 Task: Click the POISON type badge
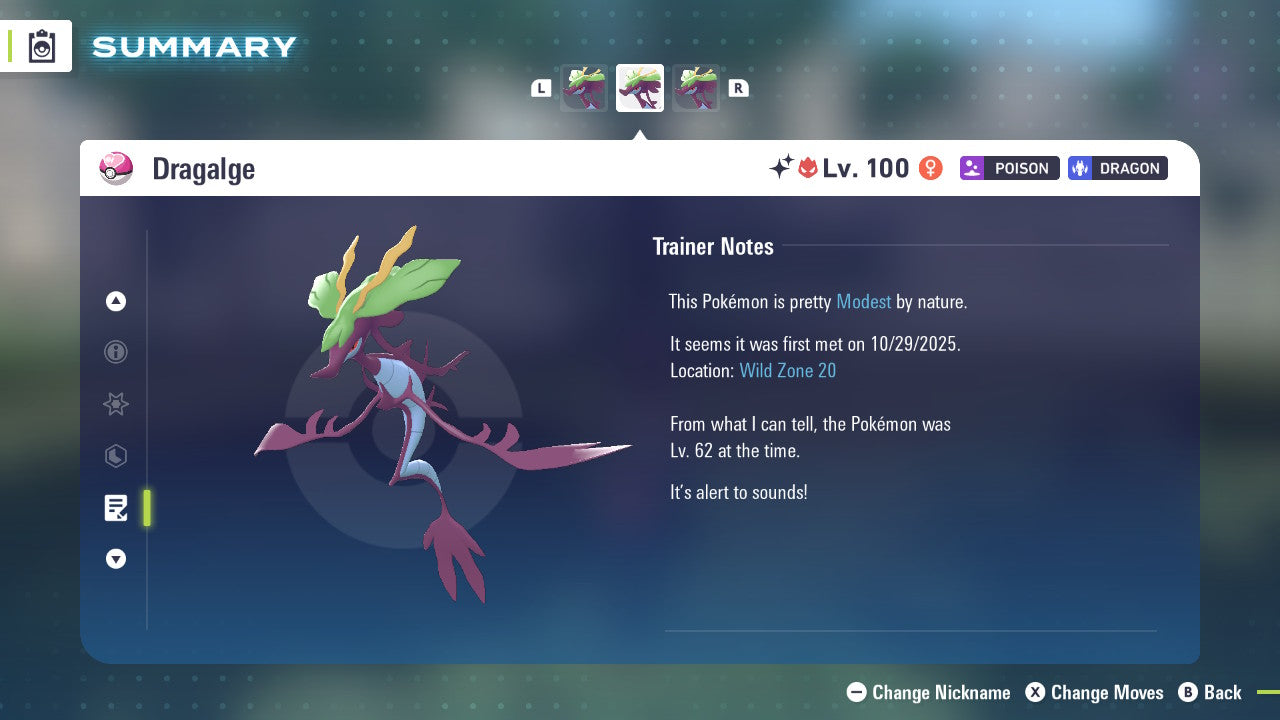pos(1009,168)
